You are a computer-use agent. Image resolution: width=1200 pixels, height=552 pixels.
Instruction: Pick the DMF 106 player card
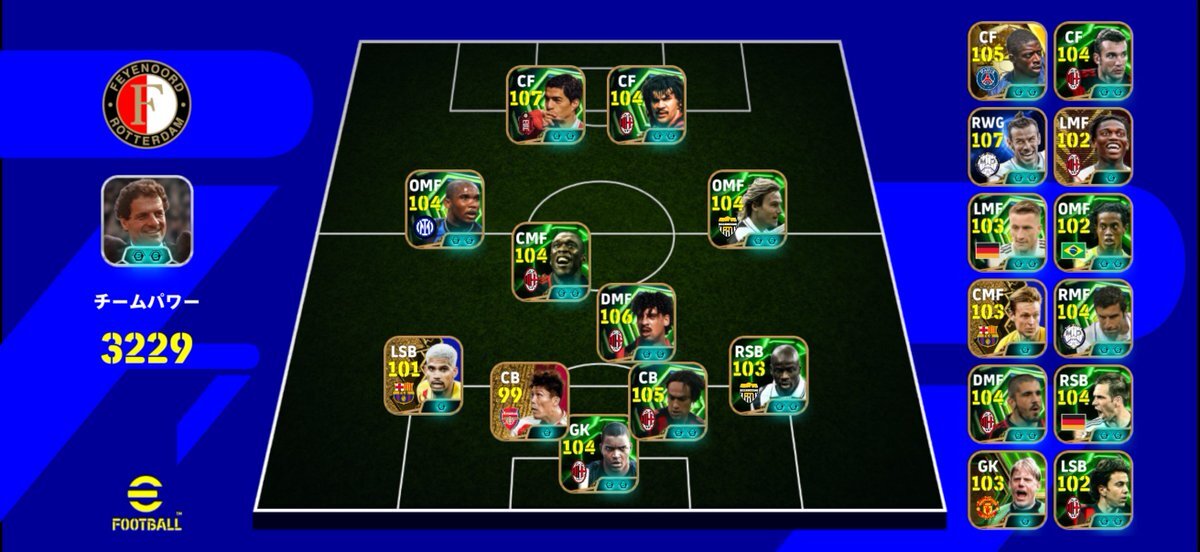pyautogui.click(x=636, y=322)
